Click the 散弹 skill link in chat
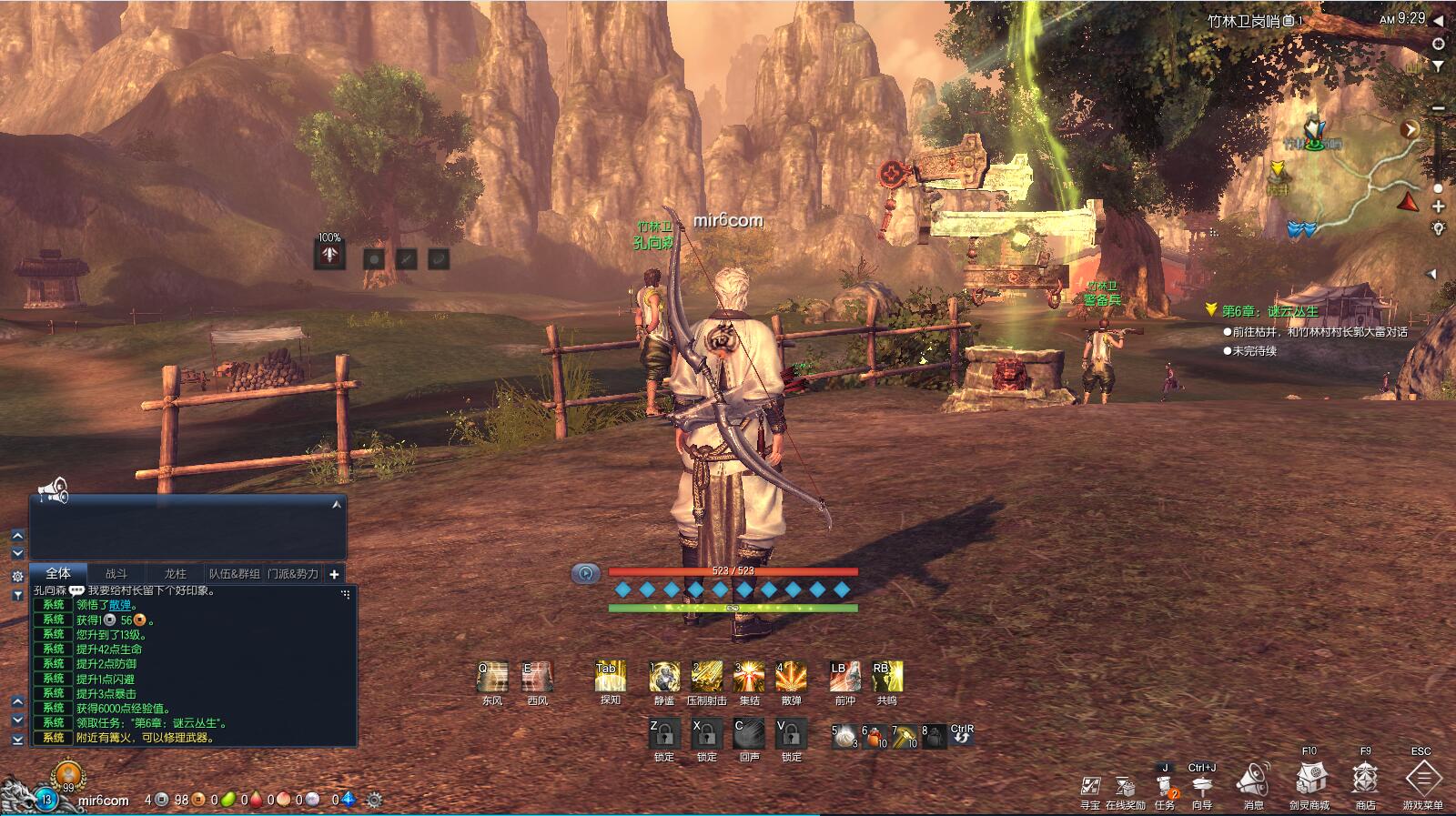Viewport: 1456px width, 816px height. (x=120, y=605)
